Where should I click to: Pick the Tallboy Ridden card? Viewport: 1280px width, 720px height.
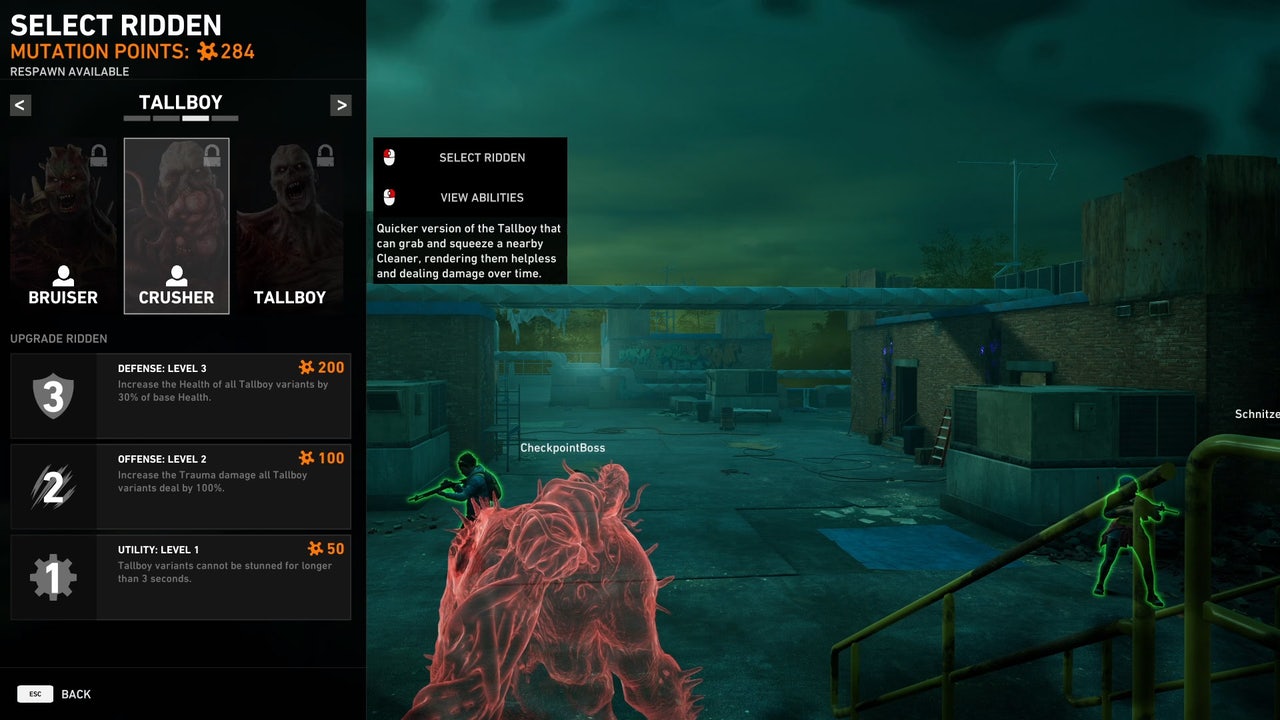pos(290,226)
